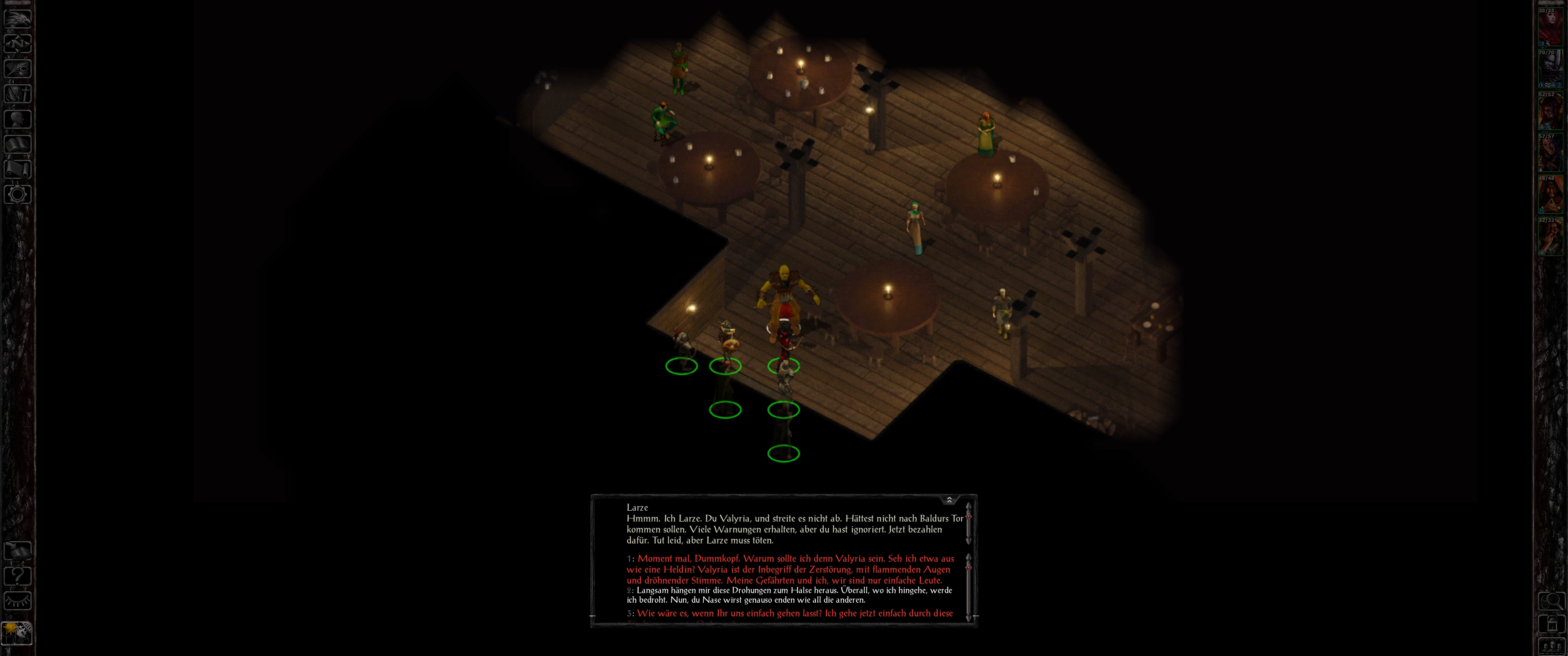Select the party portrait with 48/48 health
Viewport: 1568px width, 656px height.
click(x=1550, y=195)
